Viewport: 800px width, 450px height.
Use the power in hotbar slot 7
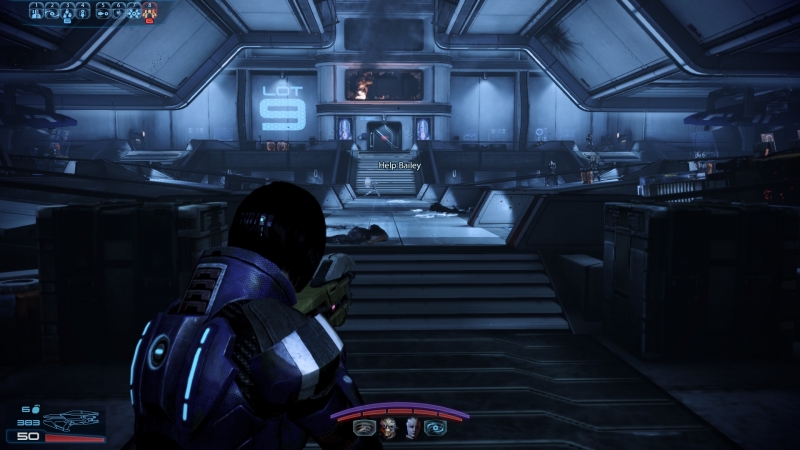[x=135, y=11]
